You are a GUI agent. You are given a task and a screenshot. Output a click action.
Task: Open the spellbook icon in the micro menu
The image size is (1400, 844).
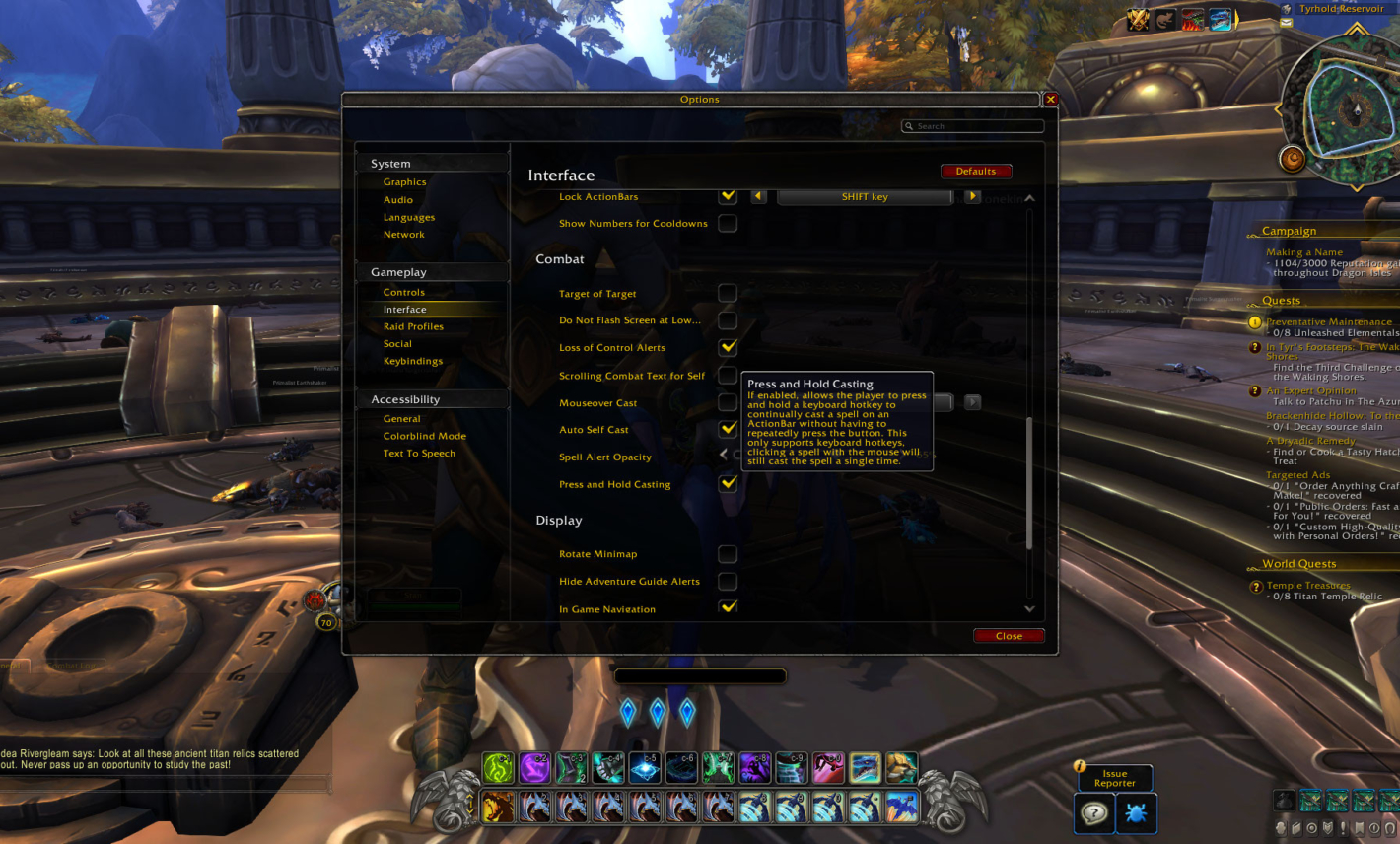[1296, 827]
